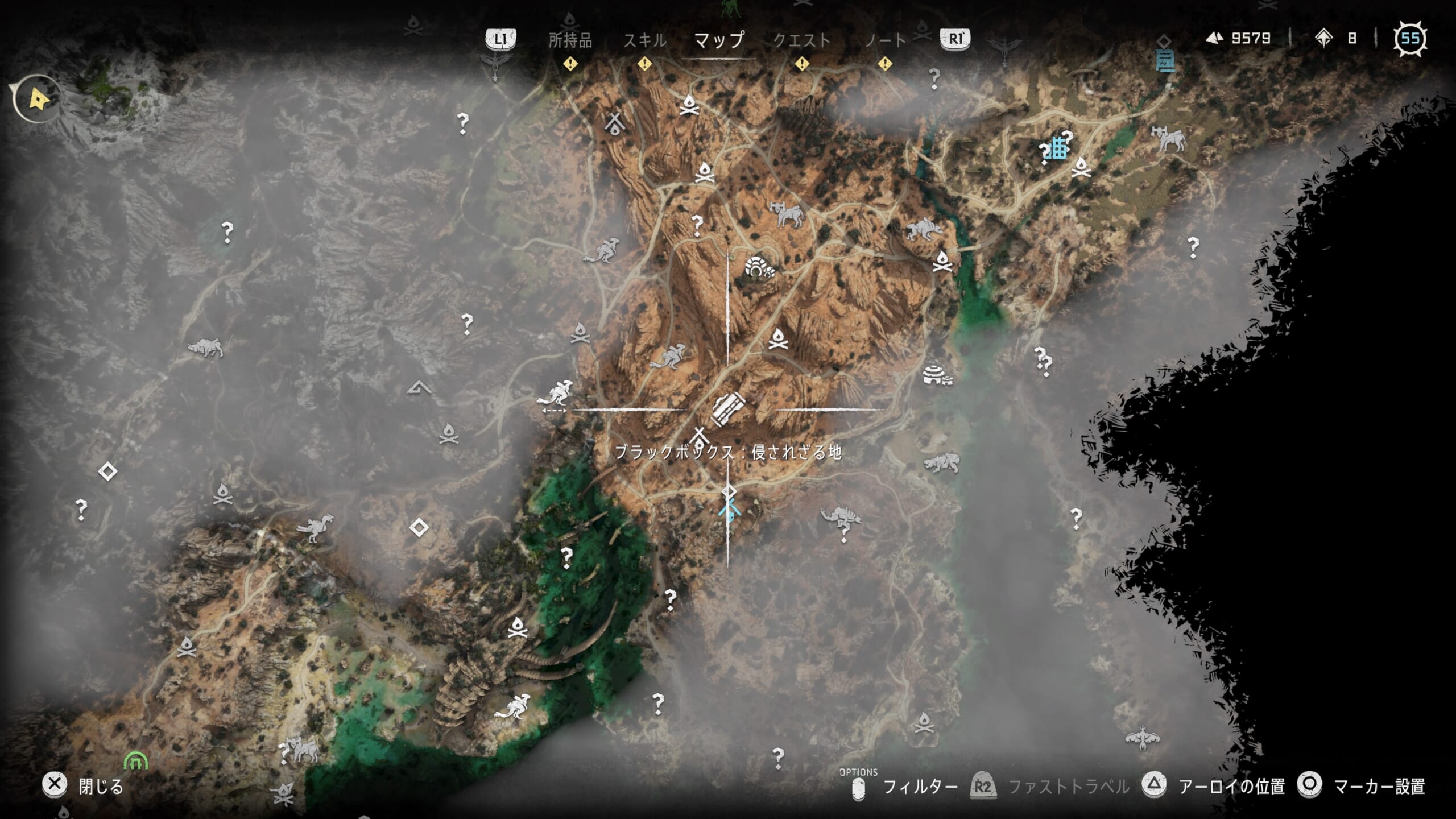Select the blue crossed-poles marker below the crosshair
The width and height of the screenshot is (1456, 819).
pyautogui.click(x=729, y=511)
